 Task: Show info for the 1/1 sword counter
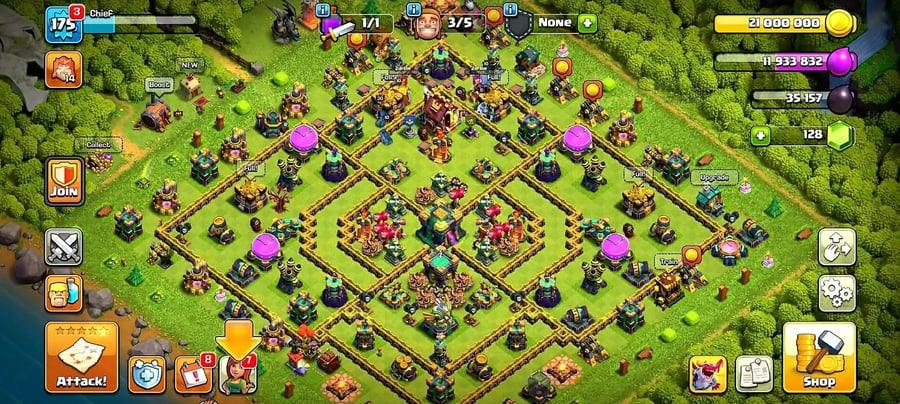pyautogui.click(x=324, y=10)
